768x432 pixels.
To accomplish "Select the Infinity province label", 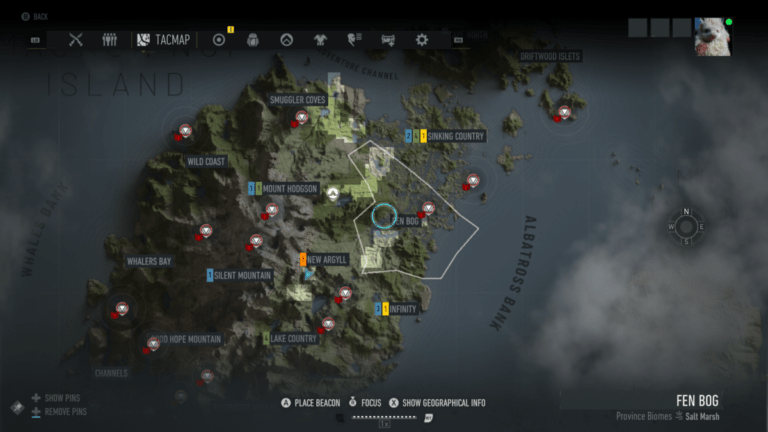I will [x=403, y=309].
